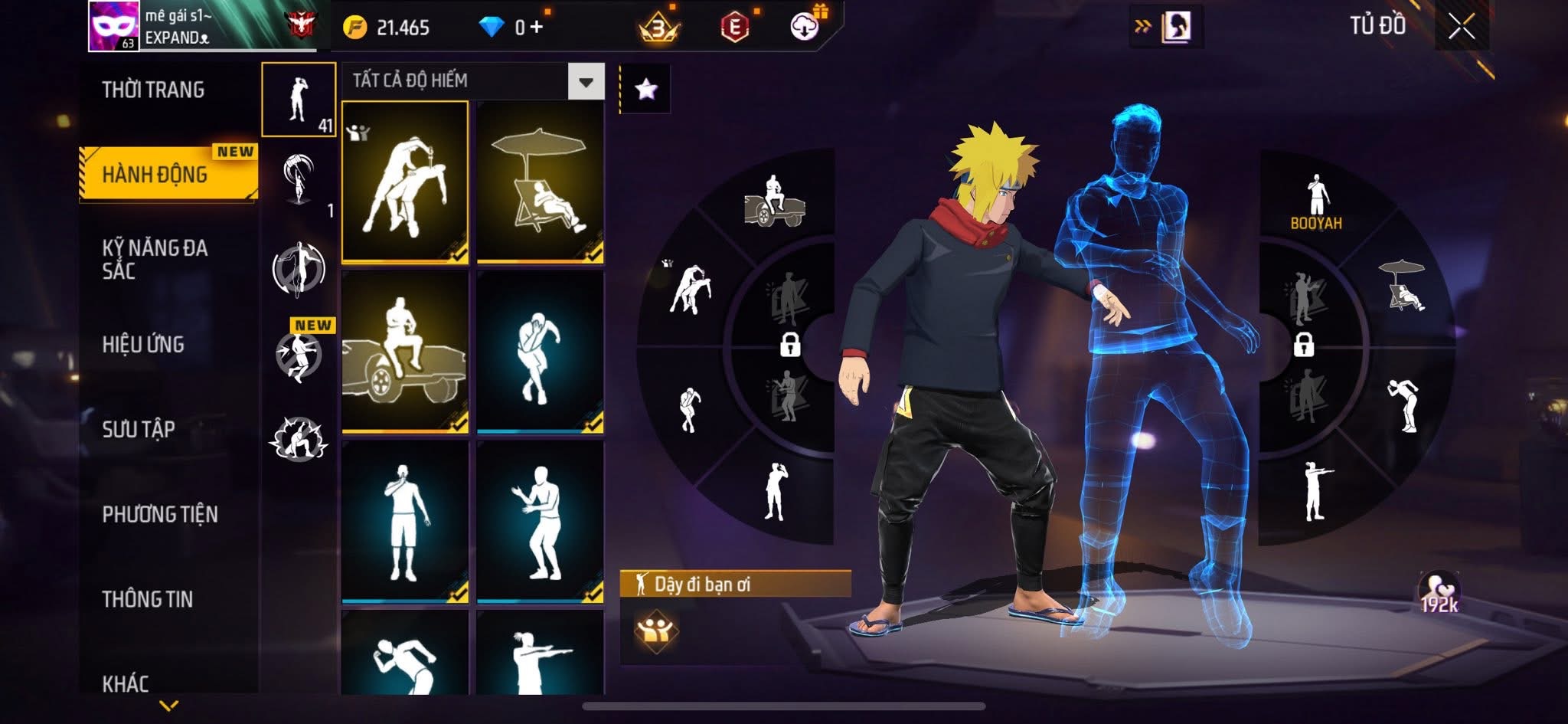
Task: Select the two-player duo emote tile in list
Action: point(405,182)
